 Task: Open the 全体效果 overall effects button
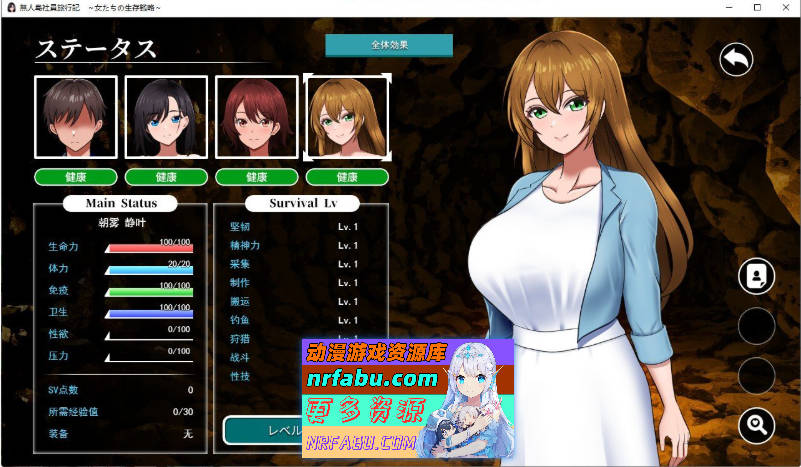tap(389, 45)
